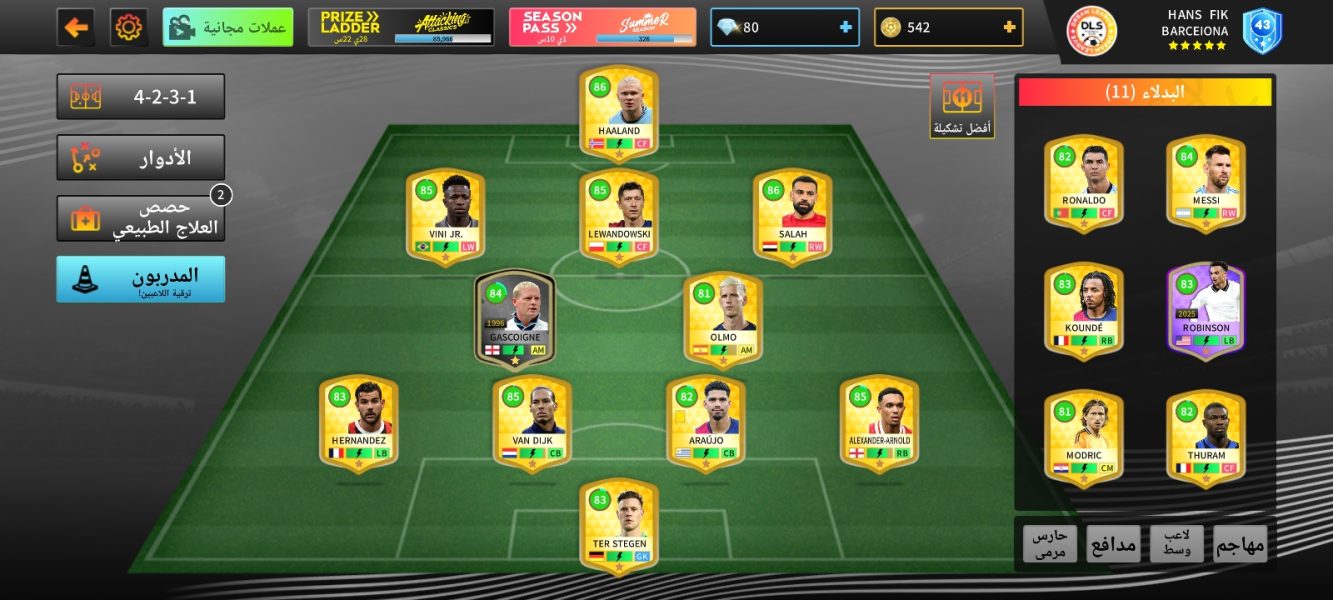
Task: Select Haaland's player card
Action: click(619, 111)
